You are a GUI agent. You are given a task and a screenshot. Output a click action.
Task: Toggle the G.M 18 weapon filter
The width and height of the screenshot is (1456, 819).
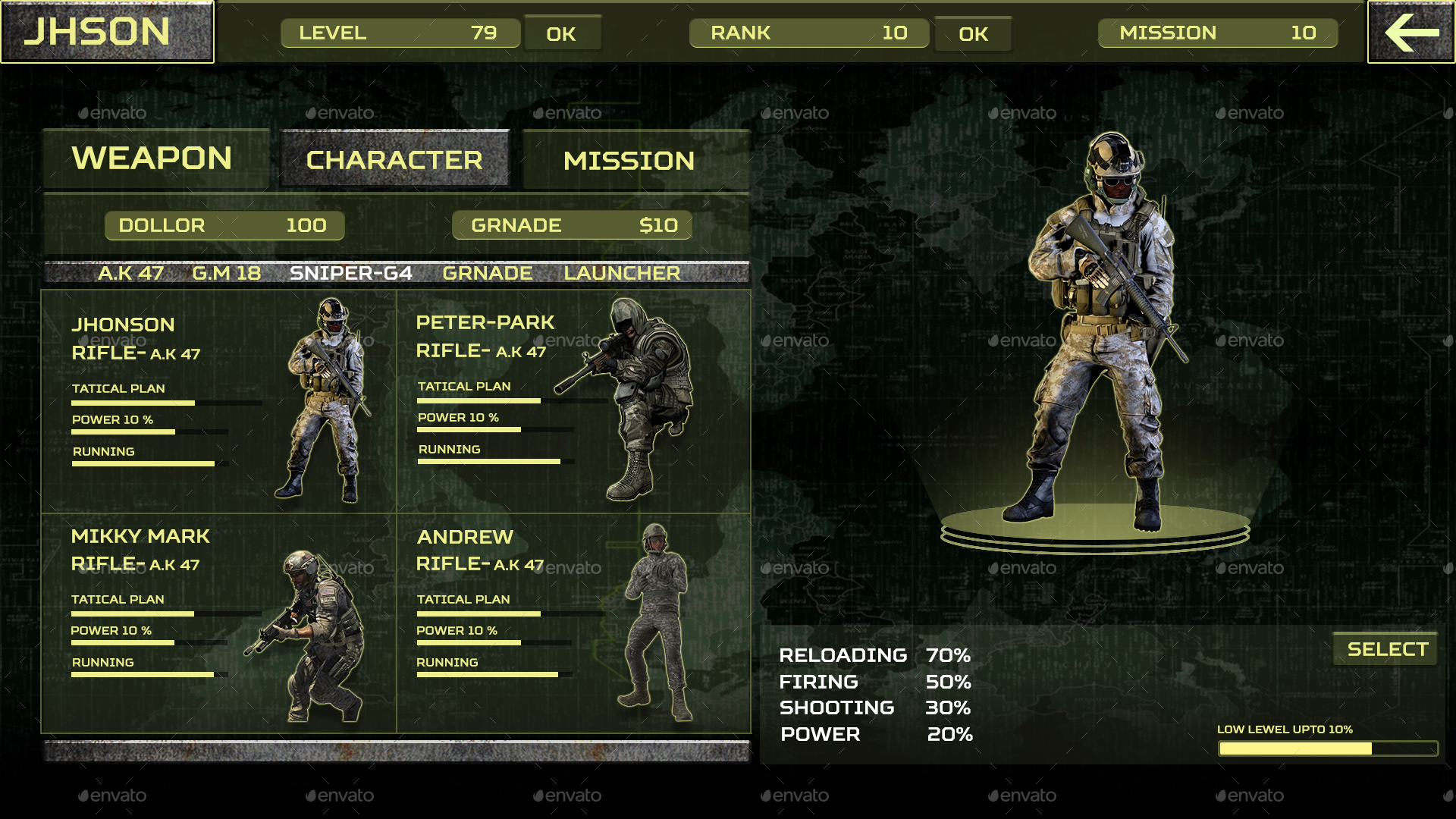(226, 273)
